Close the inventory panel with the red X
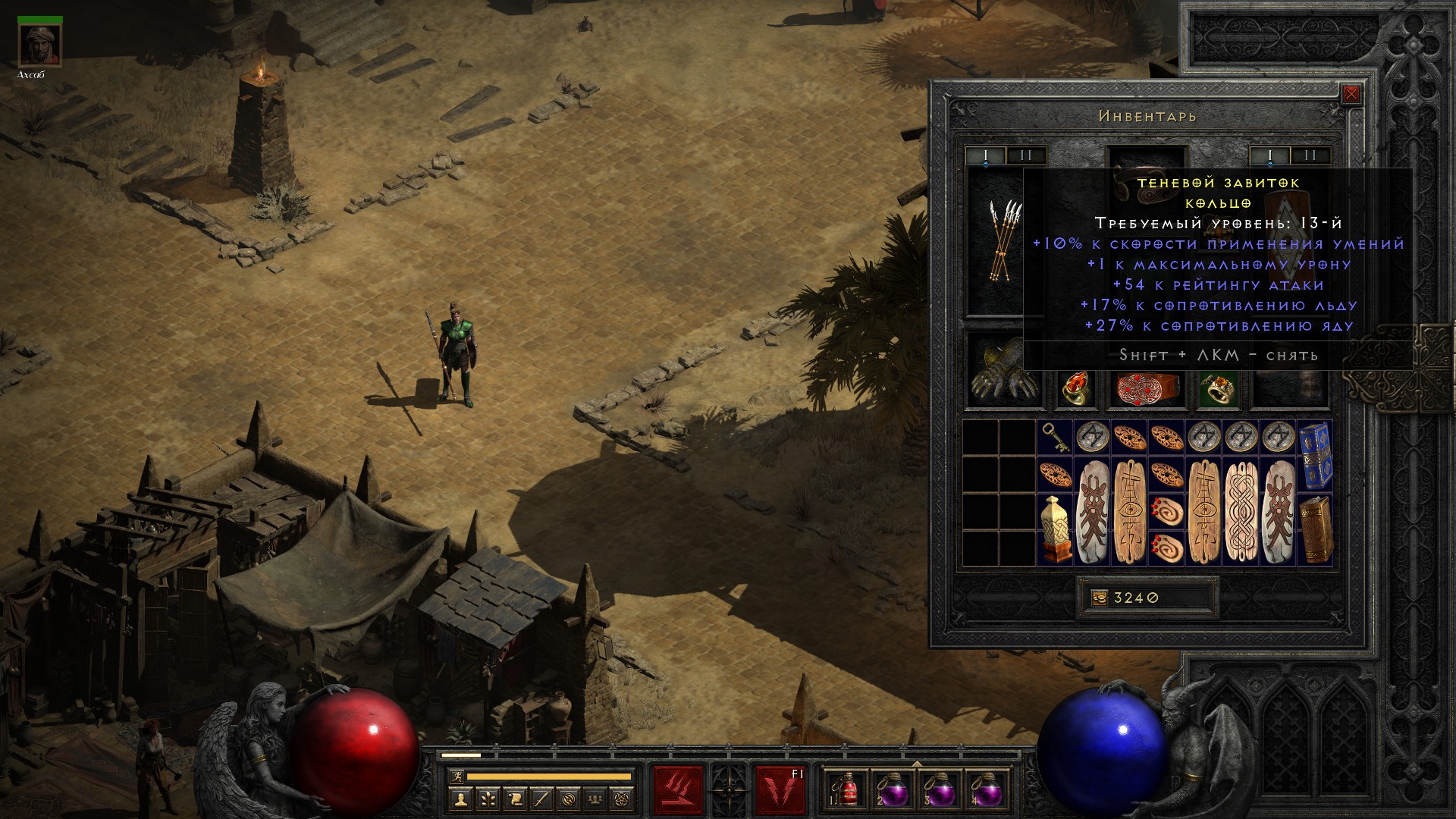1456x819 pixels. tap(1351, 95)
